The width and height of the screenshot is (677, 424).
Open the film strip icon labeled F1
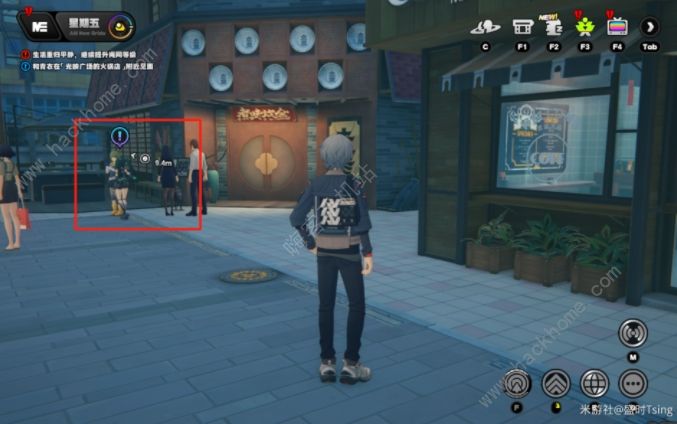(x=521, y=27)
